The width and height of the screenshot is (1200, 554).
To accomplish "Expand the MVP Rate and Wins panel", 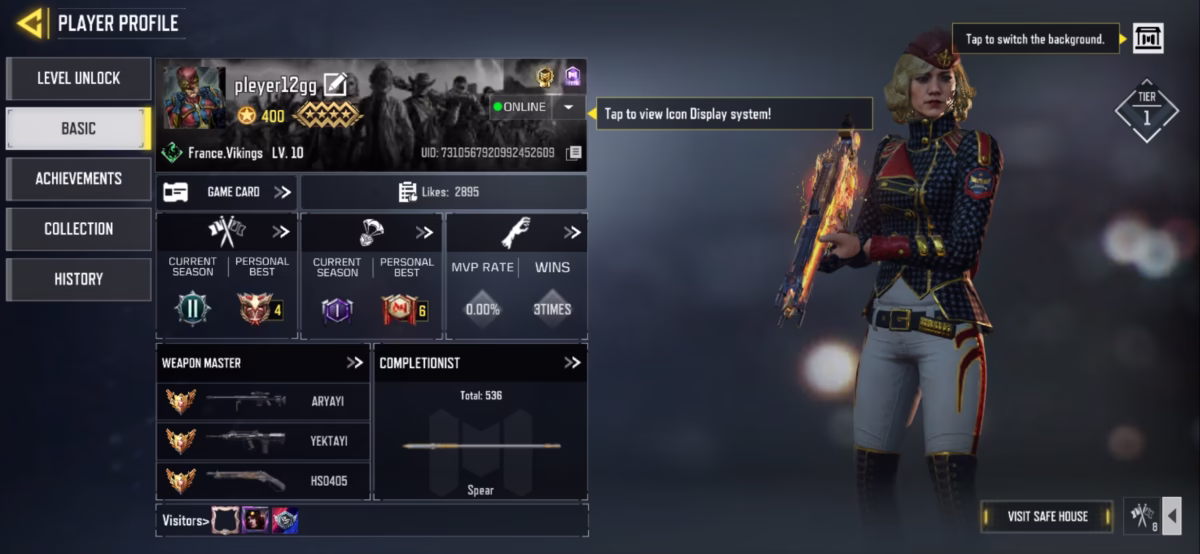I will pos(572,232).
